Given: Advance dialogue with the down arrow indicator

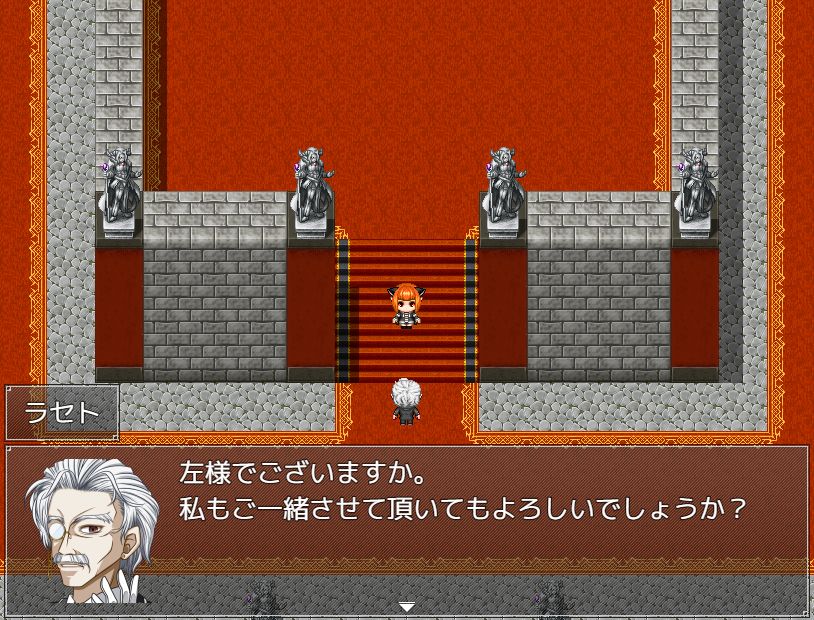Looking at the screenshot, I should [406, 606].
